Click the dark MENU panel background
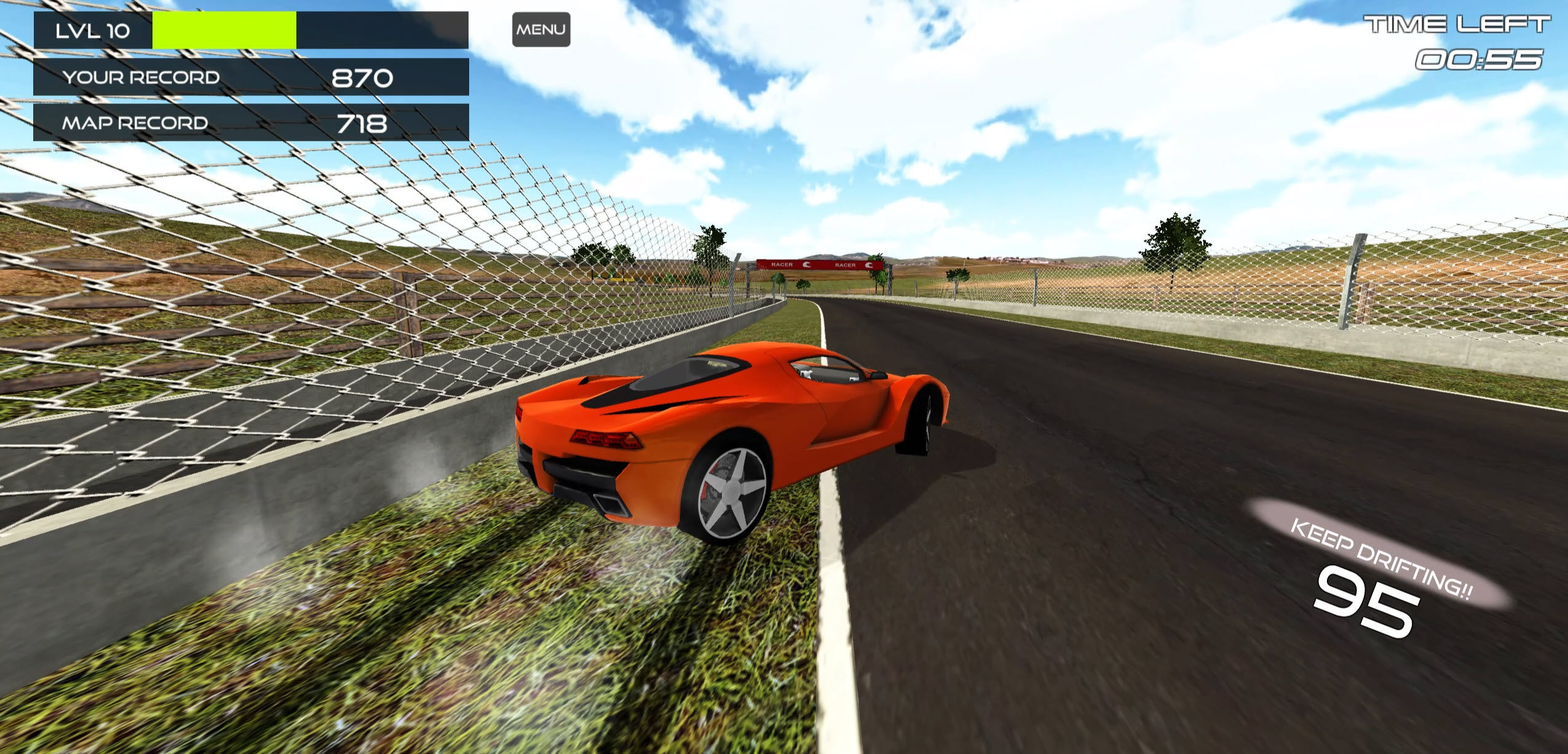The height and width of the screenshot is (754, 1568). pos(541,28)
